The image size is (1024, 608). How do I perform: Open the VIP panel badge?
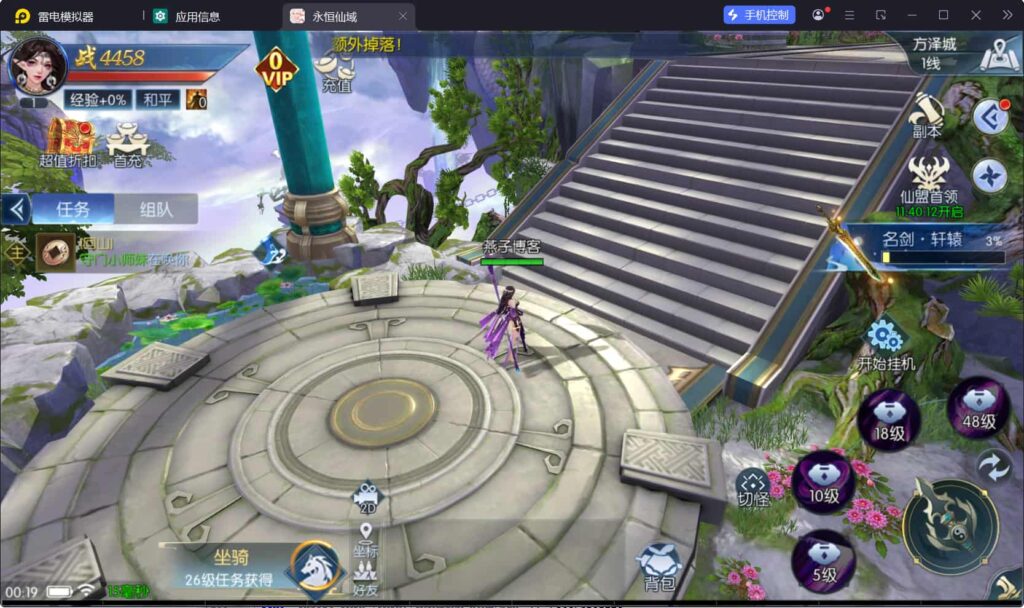click(x=276, y=69)
